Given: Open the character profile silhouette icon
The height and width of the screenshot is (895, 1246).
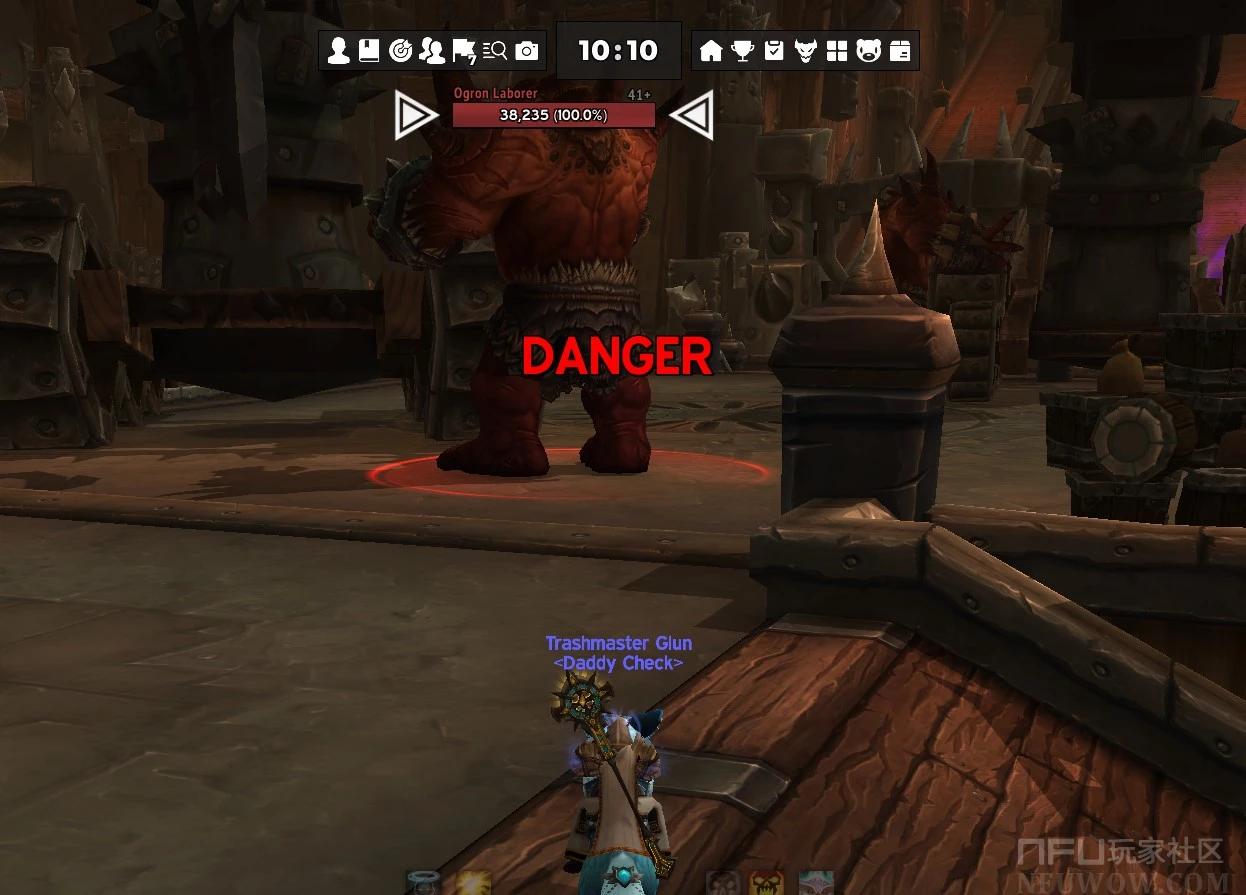Looking at the screenshot, I should (x=339, y=51).
